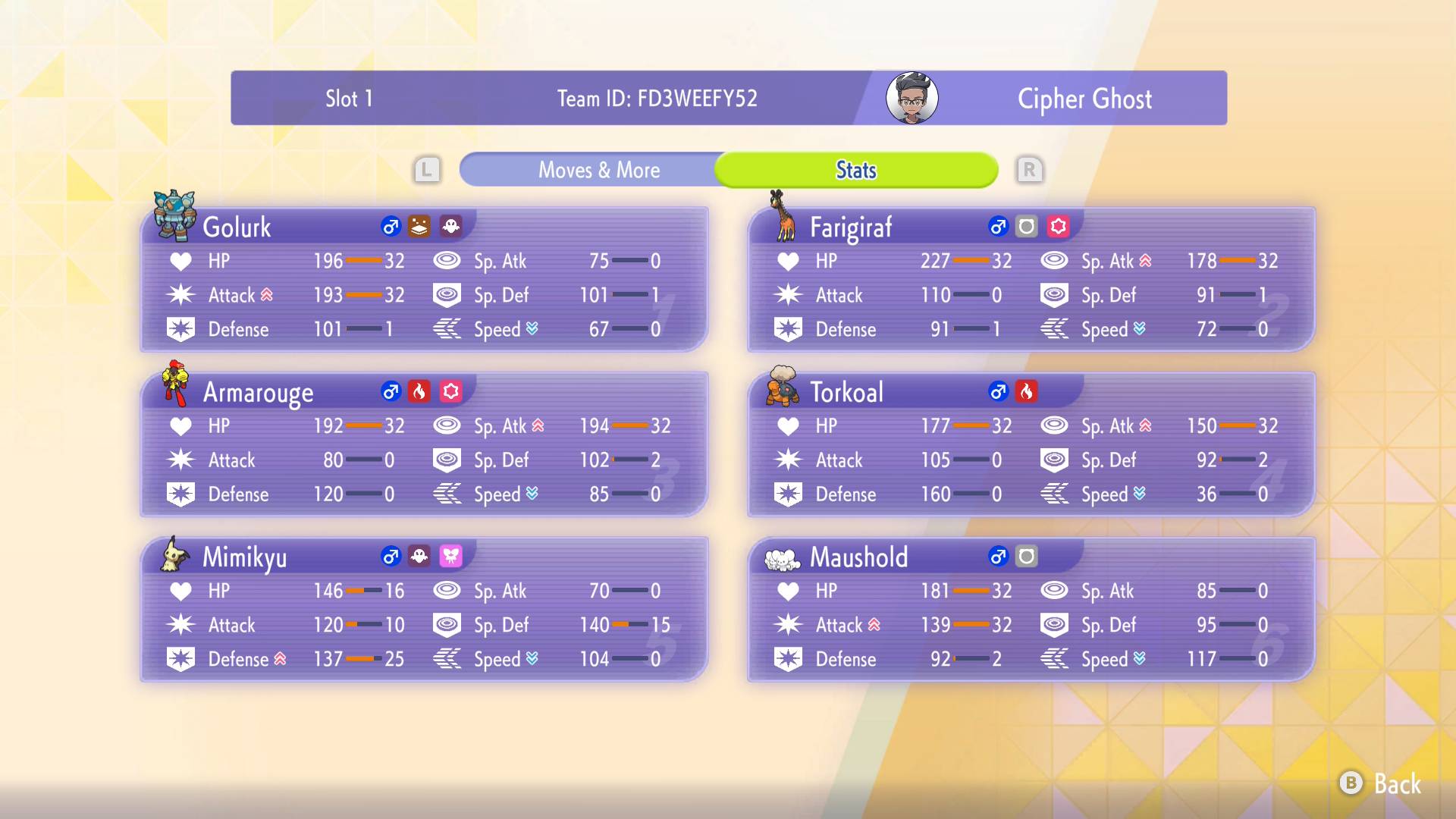This screenshot has width=1456, height=819.
Task: Switch to the Moves & More tab
Action: (599, 170)
